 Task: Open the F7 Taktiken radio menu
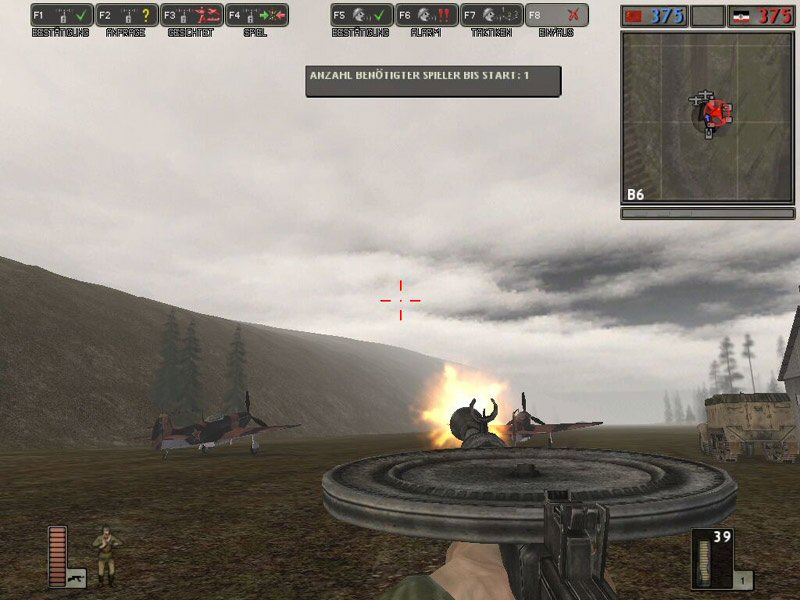coord(491,16)
